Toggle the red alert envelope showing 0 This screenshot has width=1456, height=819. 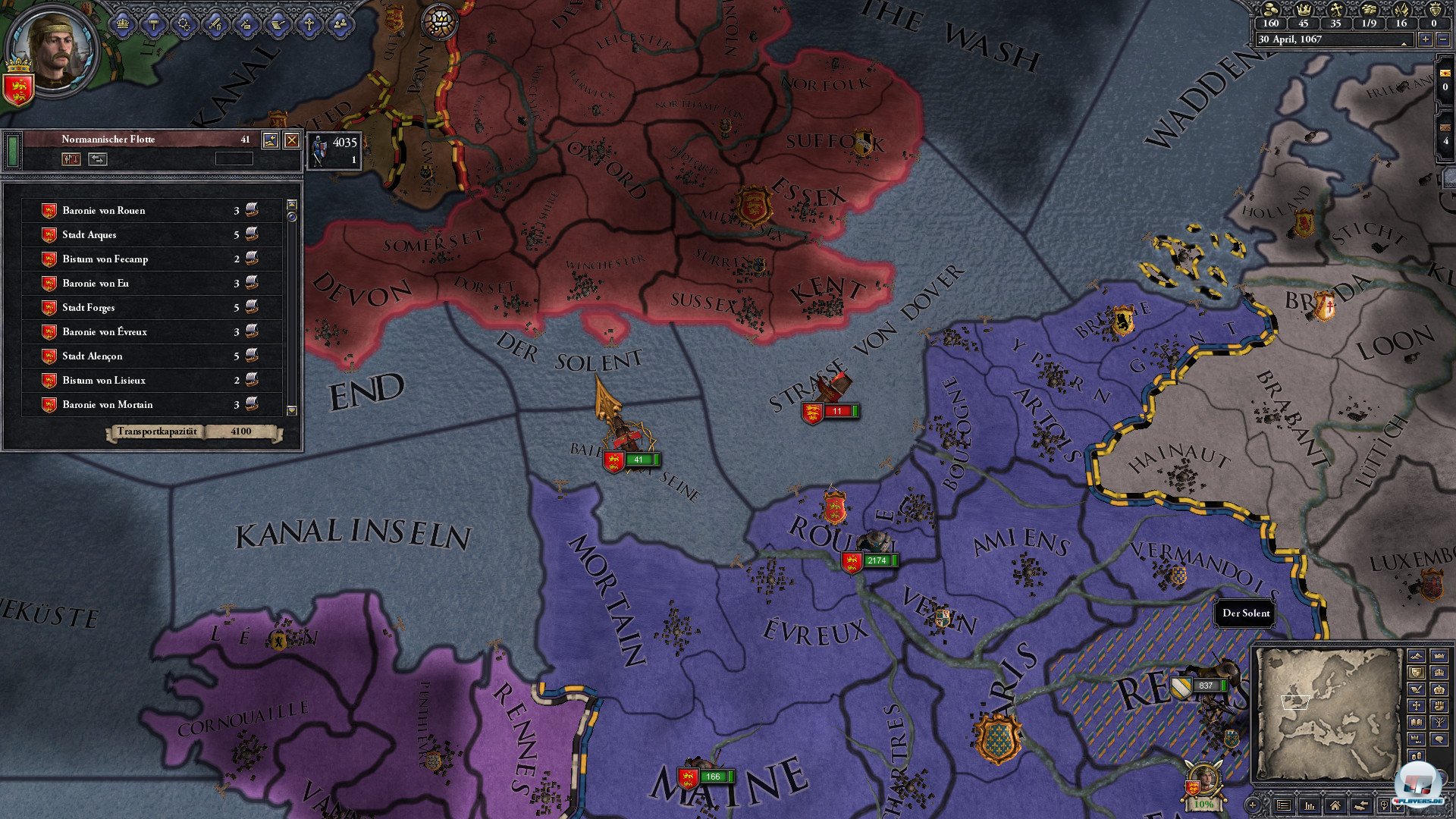[1445, 74]
